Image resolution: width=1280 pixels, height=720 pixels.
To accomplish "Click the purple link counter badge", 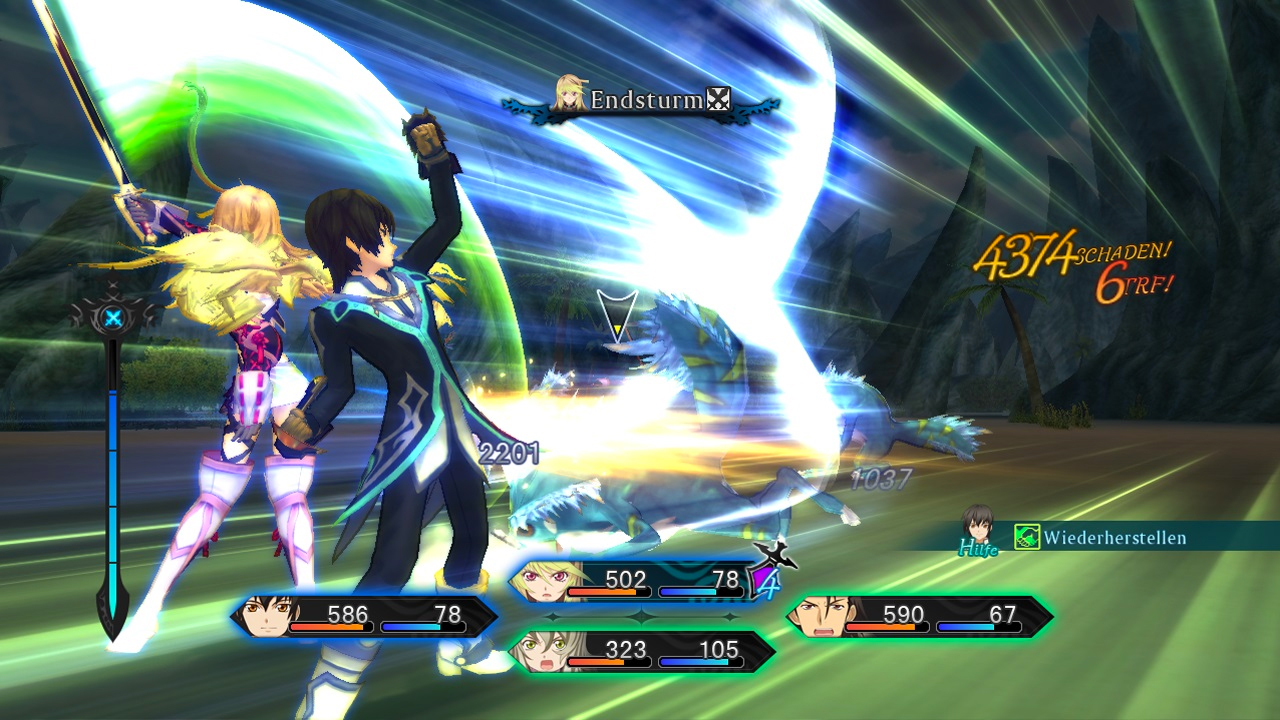I will pos(766,582).
